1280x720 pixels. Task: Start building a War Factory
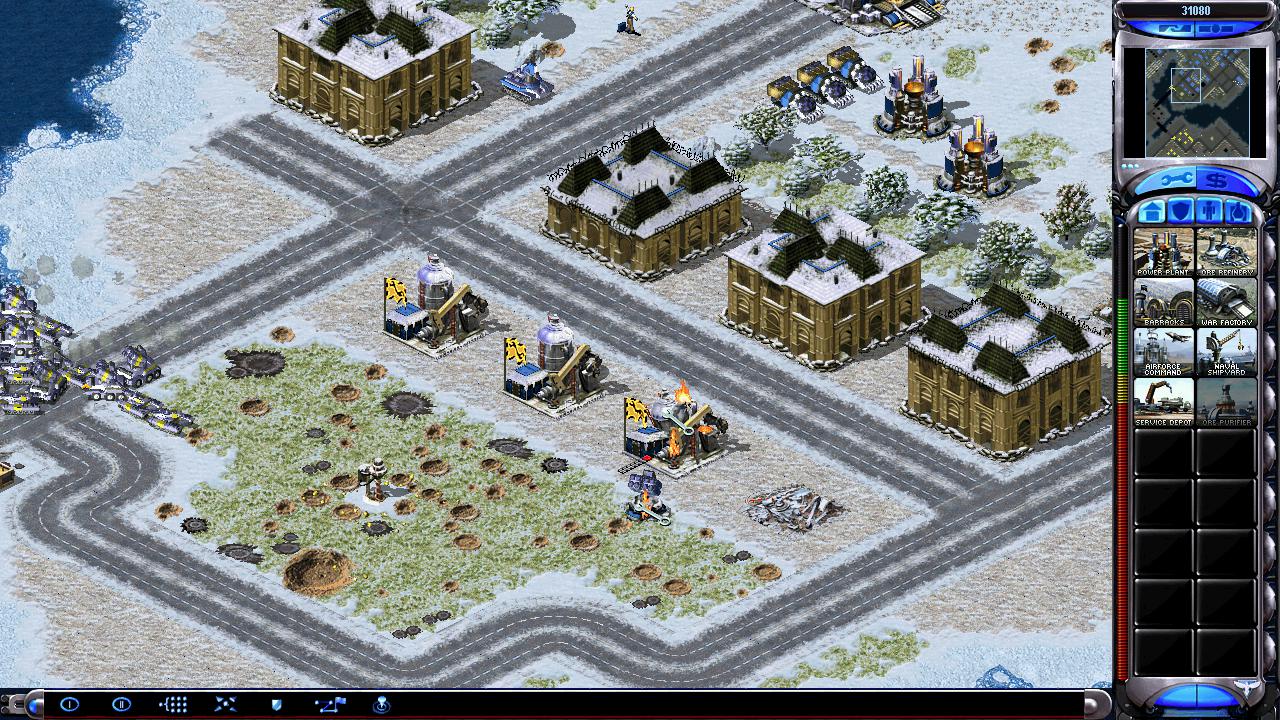click(x=1226, y=302)
